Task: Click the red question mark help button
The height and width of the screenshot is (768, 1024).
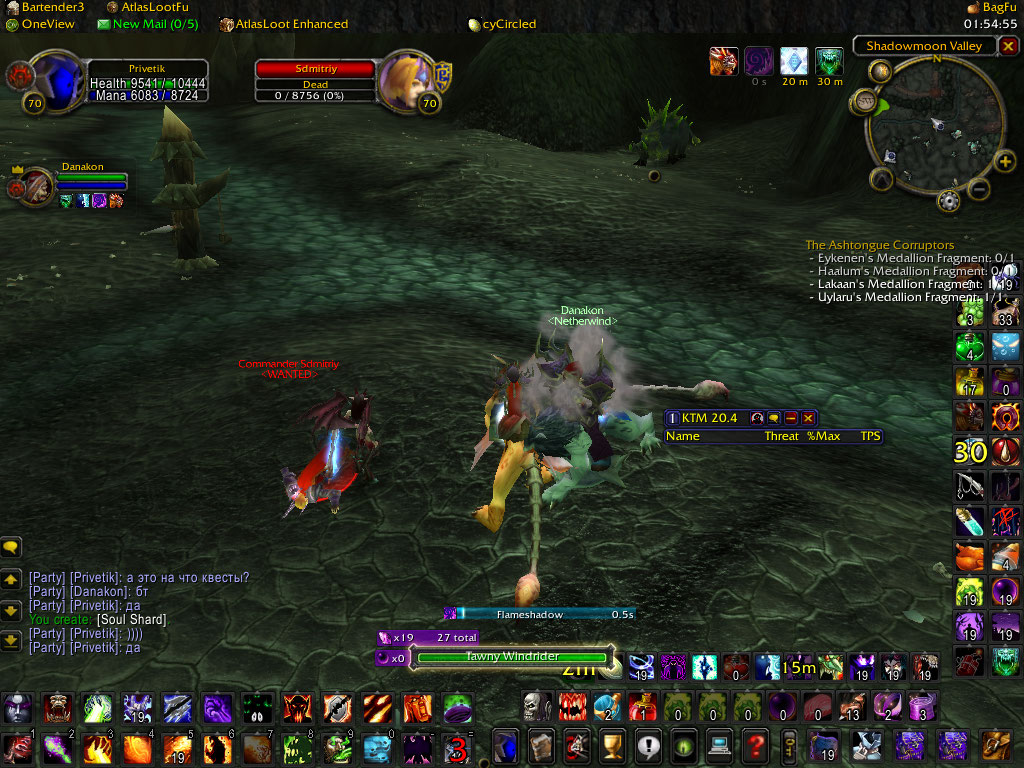Action: click(x=755, y=745)
